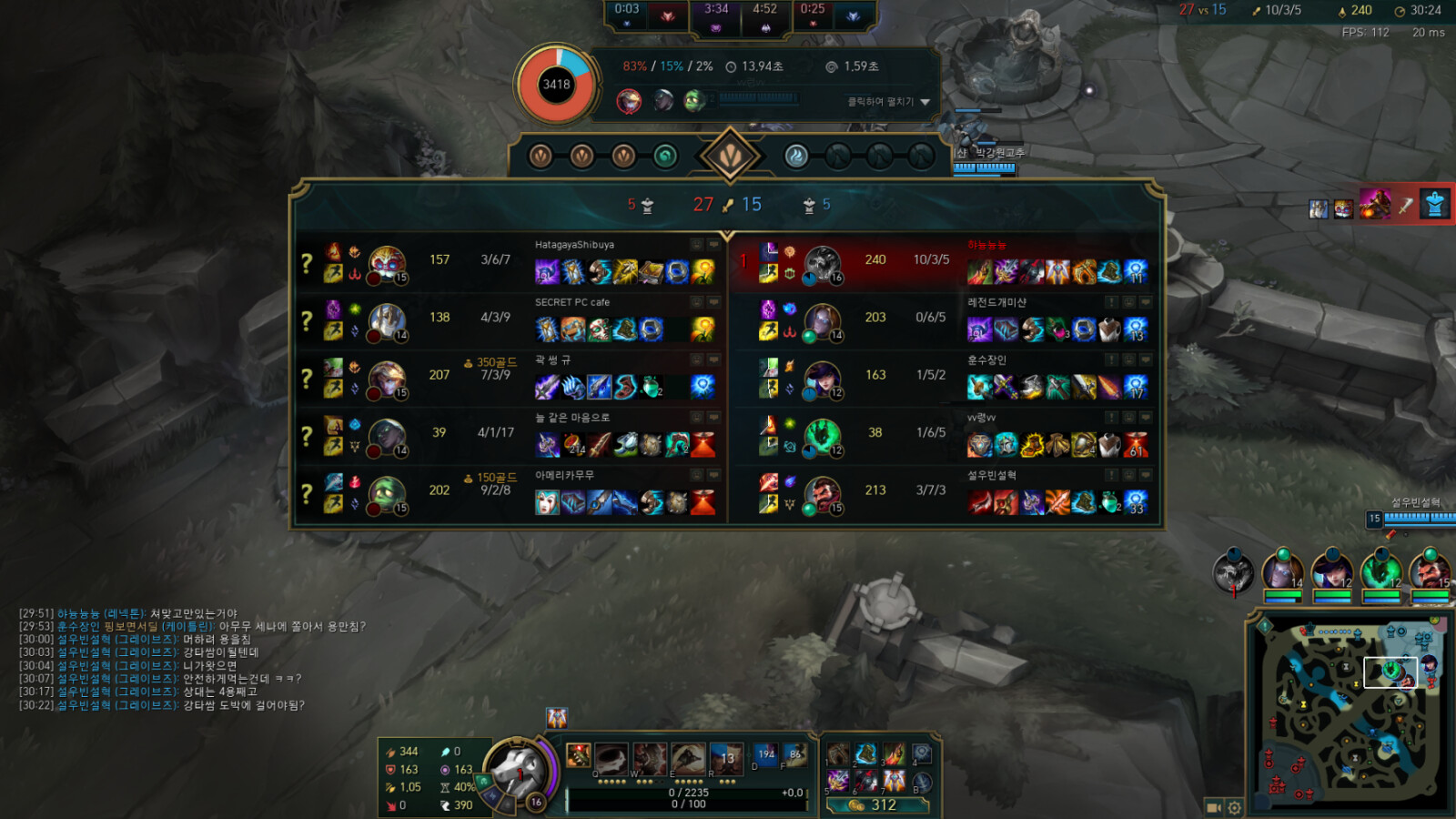Click the Q ability icon

pos(611,759)
